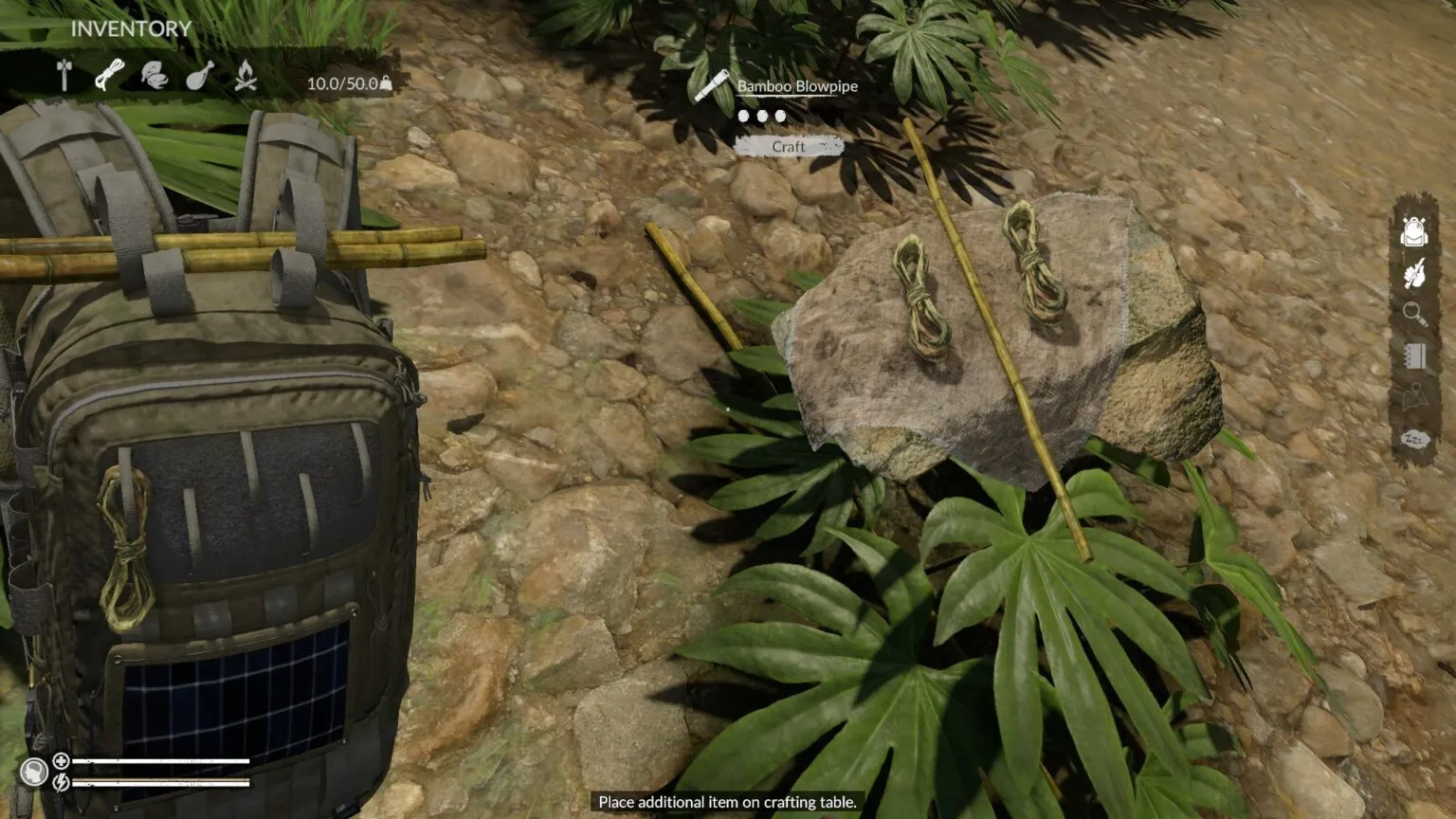Pick the bamboo sticks strapped to the backpack
The image size is (1456, 819).
(237, 251)
